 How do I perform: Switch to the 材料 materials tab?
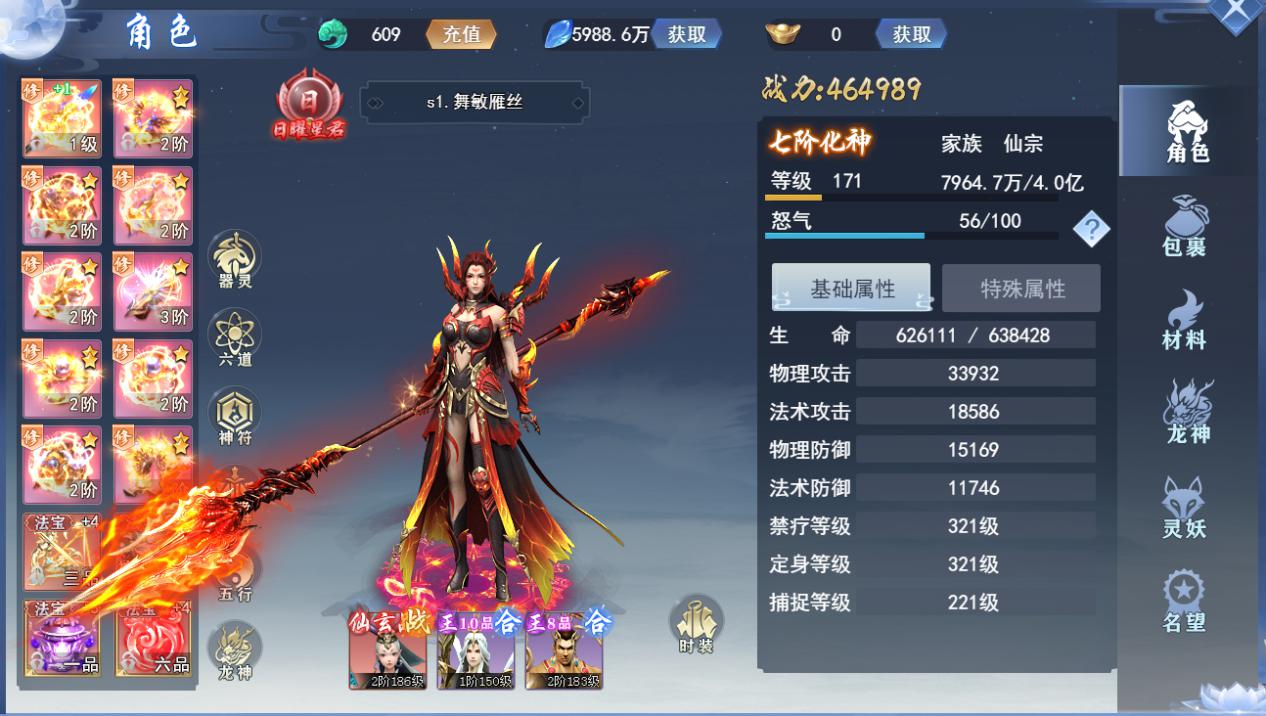click(x=1186, y=320)
